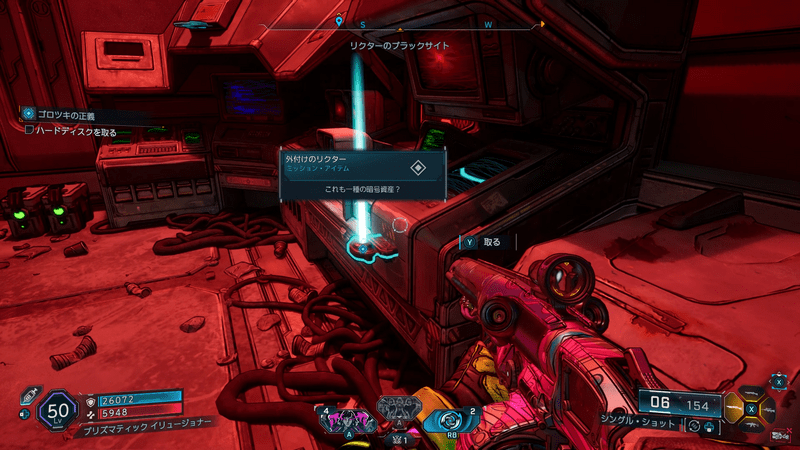Select the blue waypoint marker on the compass

pos(340,21)
